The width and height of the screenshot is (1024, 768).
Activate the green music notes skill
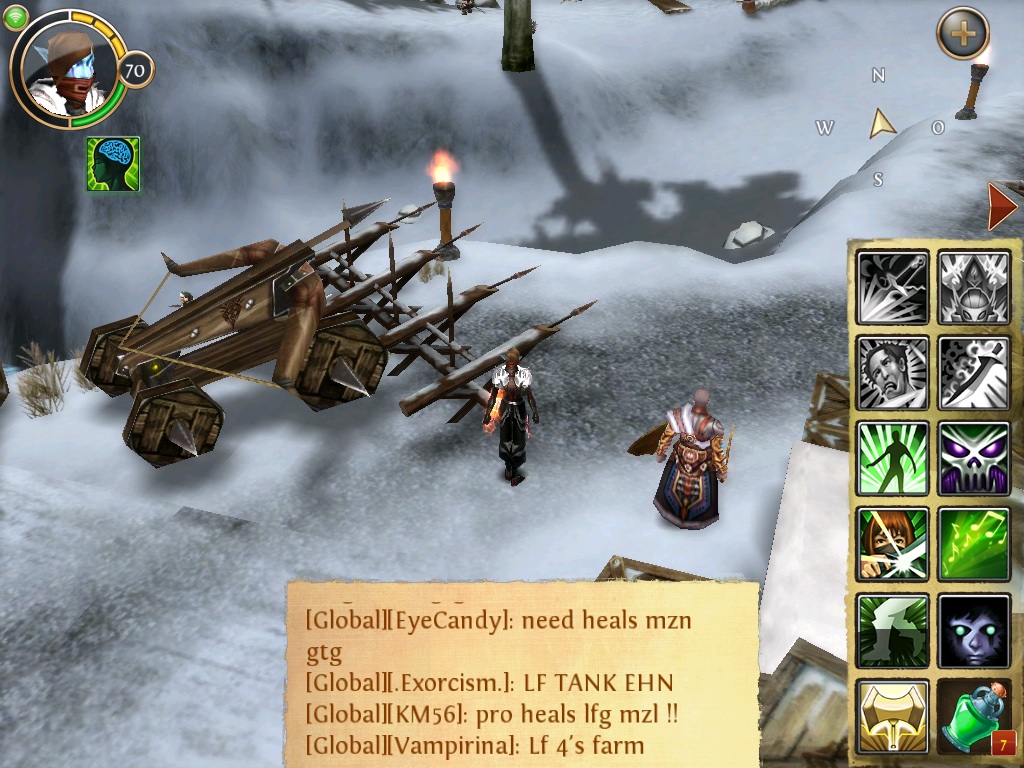tap(973, 544)
